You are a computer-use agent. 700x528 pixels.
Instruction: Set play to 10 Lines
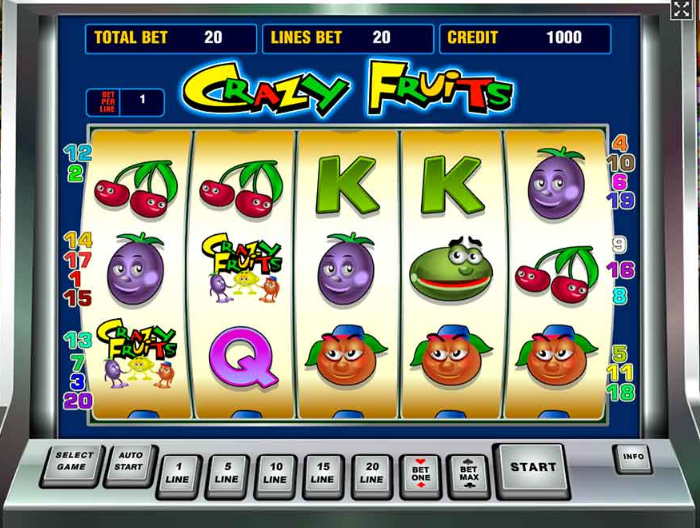point(276,473)
